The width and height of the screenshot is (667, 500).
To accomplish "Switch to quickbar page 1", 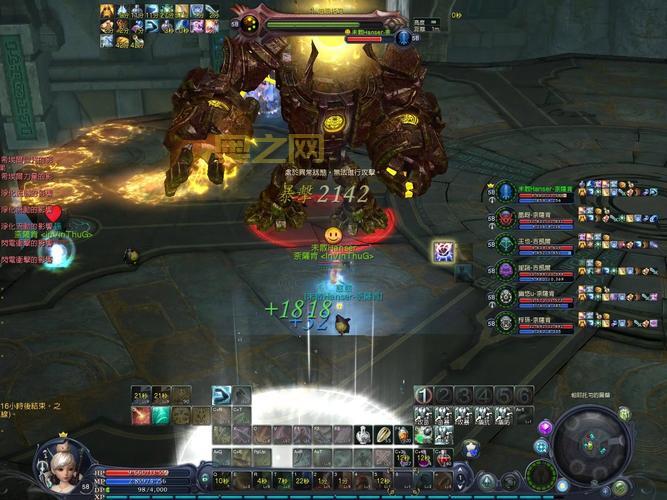I will click(424, 395).
